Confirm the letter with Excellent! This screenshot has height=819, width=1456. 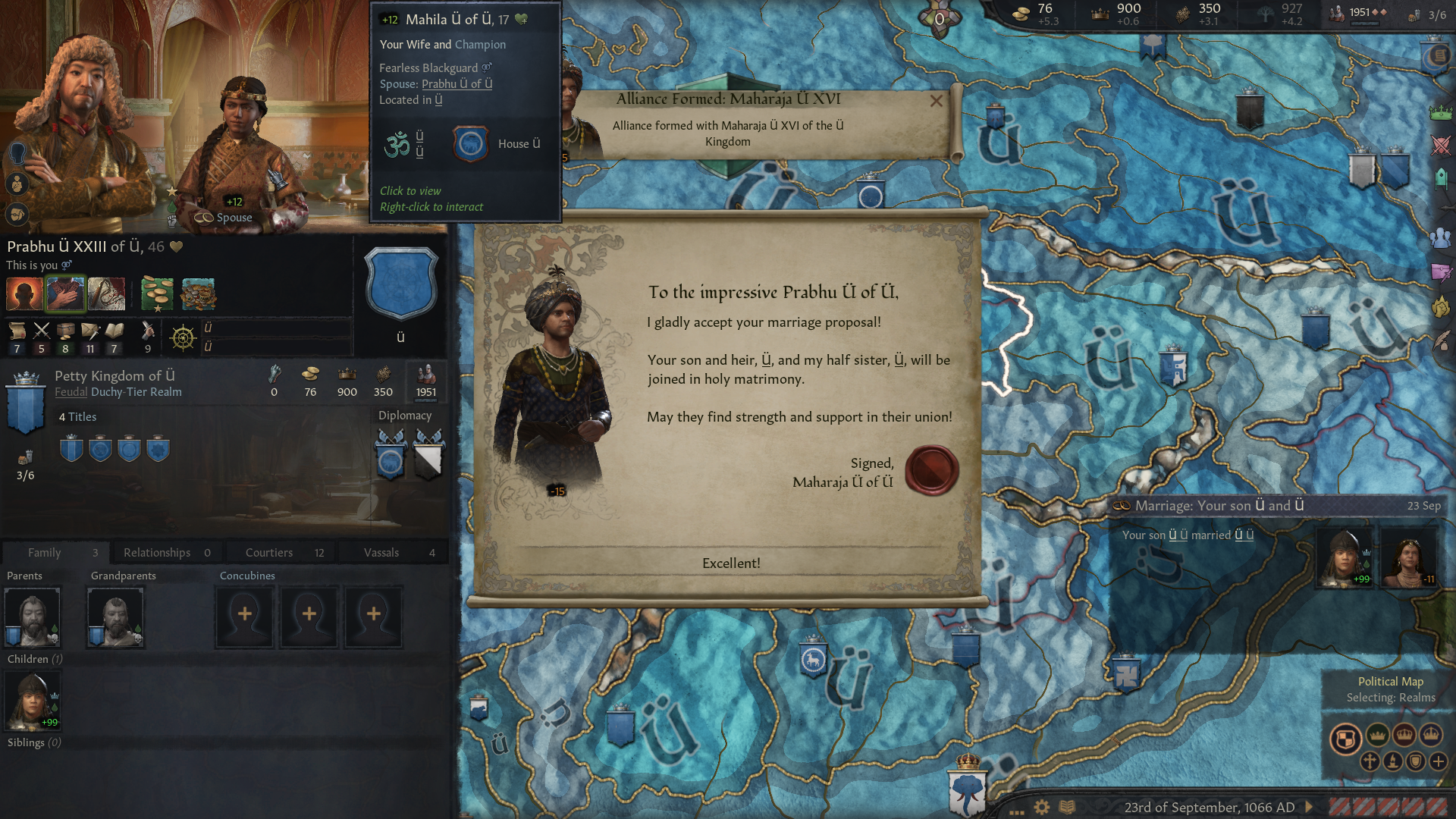pyautogui.click(x=730, y=563)
